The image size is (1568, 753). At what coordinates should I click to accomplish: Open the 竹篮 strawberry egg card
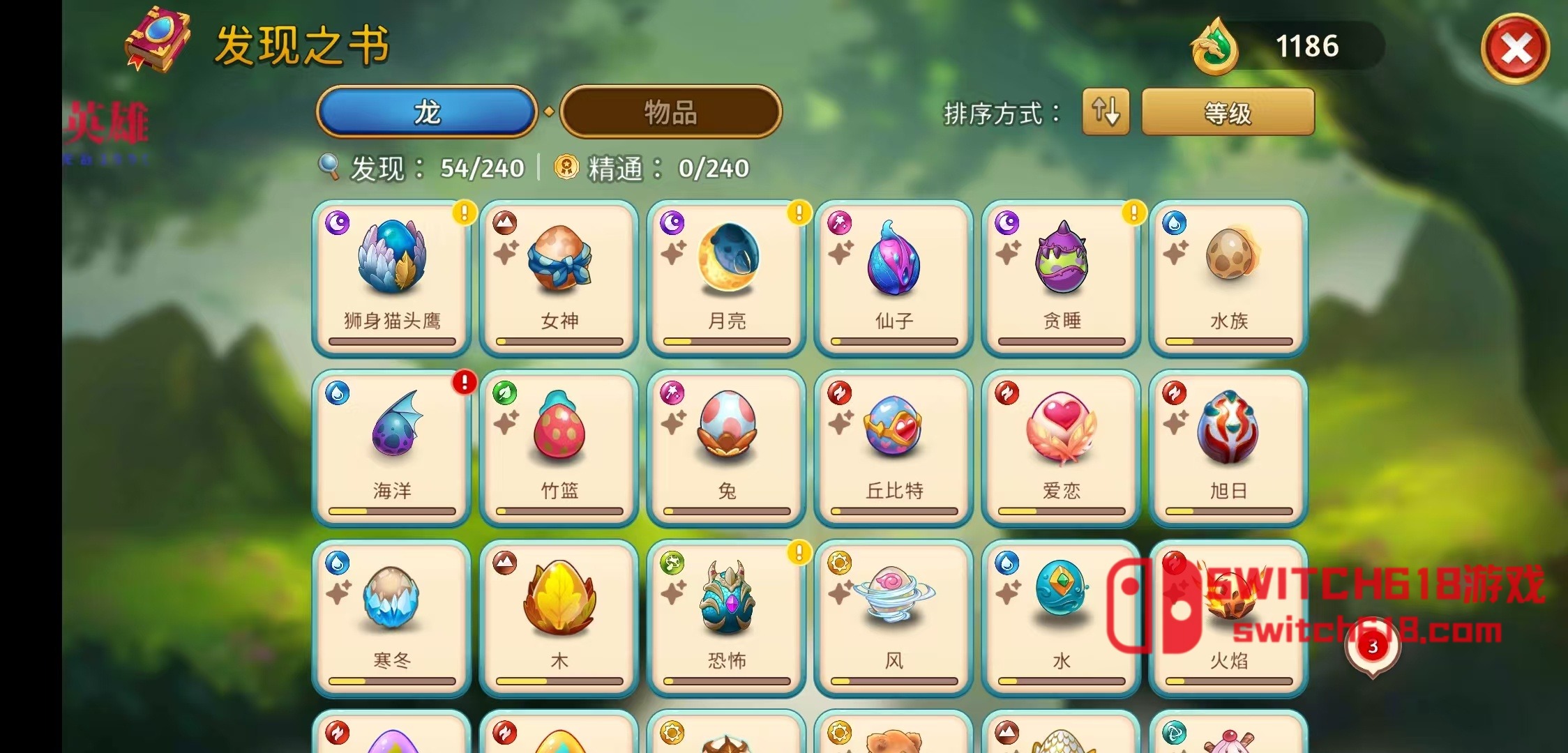(x=559, y=448)
